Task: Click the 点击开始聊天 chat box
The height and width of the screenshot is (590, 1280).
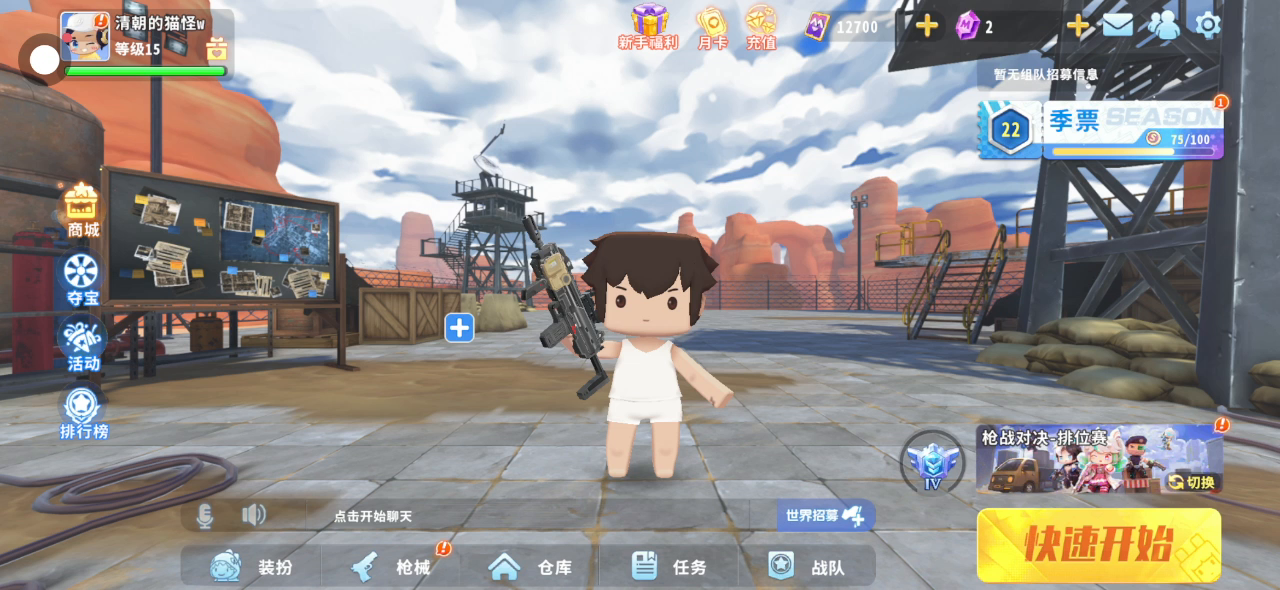Action: click(372, 516)
